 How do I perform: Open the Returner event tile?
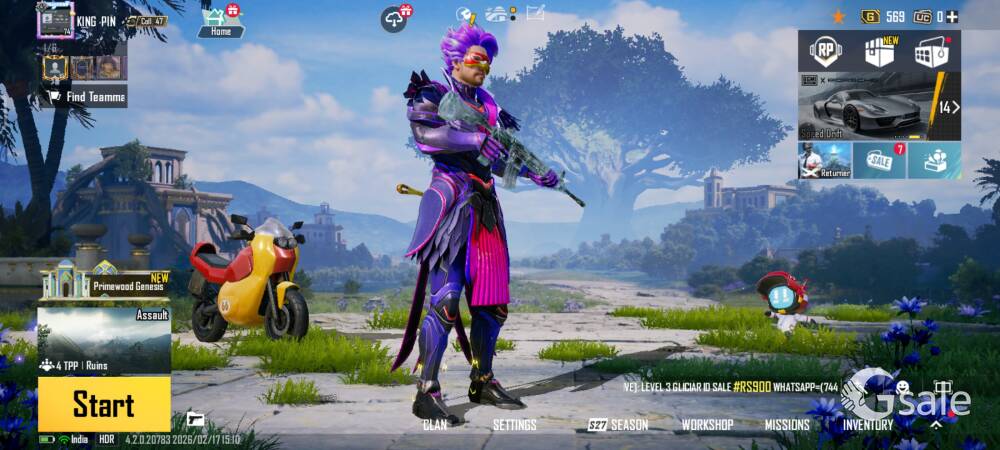[824, 160]
